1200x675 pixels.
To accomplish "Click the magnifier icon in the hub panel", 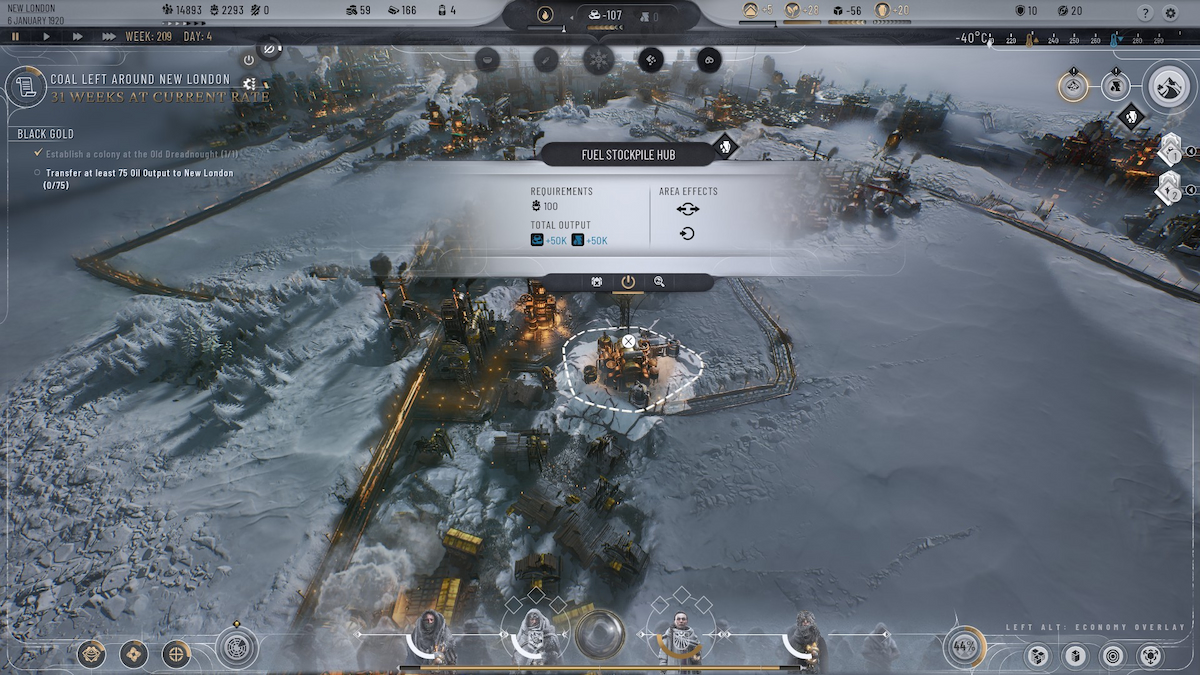I will [x=659, y=282].
